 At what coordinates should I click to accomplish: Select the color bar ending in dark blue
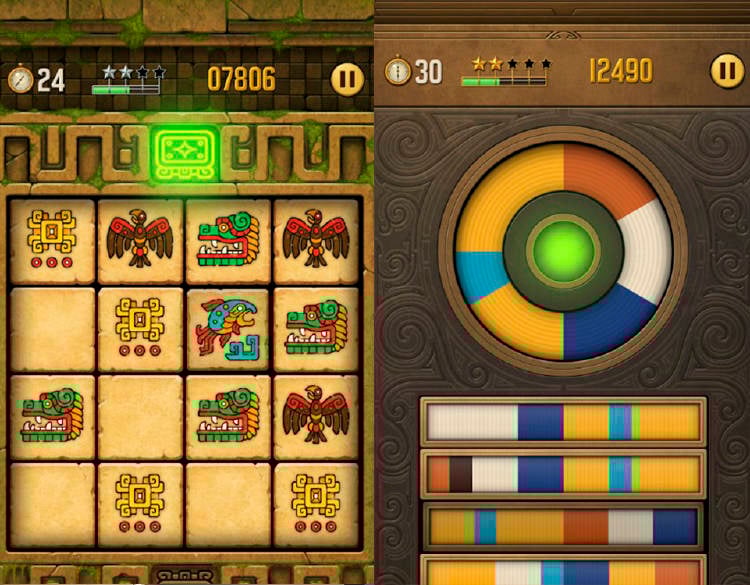click(563, 526)
